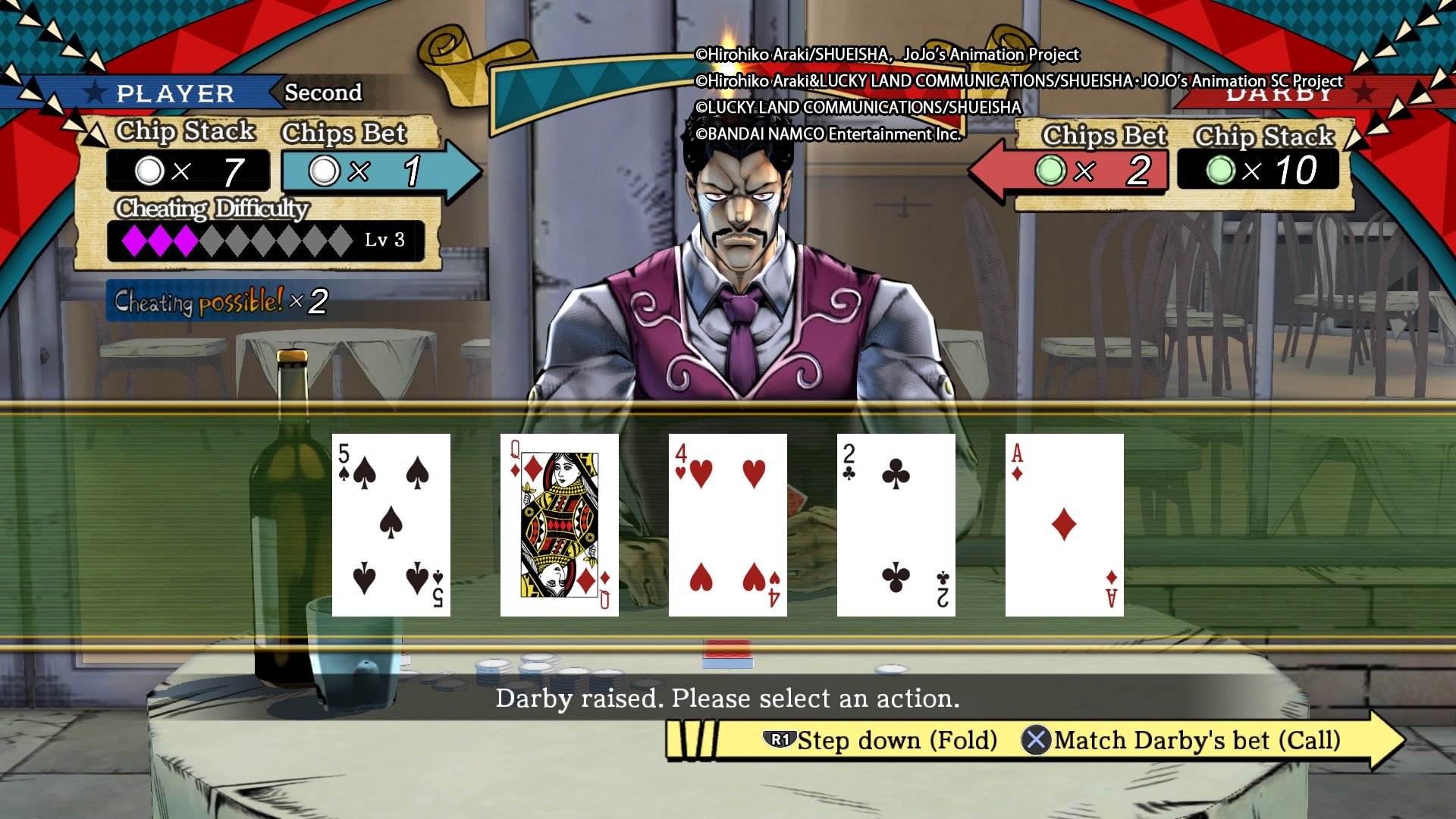The image size is (1456, 819).
Task: Click the X button prompt icon
Action: (x=1039, y=741)
